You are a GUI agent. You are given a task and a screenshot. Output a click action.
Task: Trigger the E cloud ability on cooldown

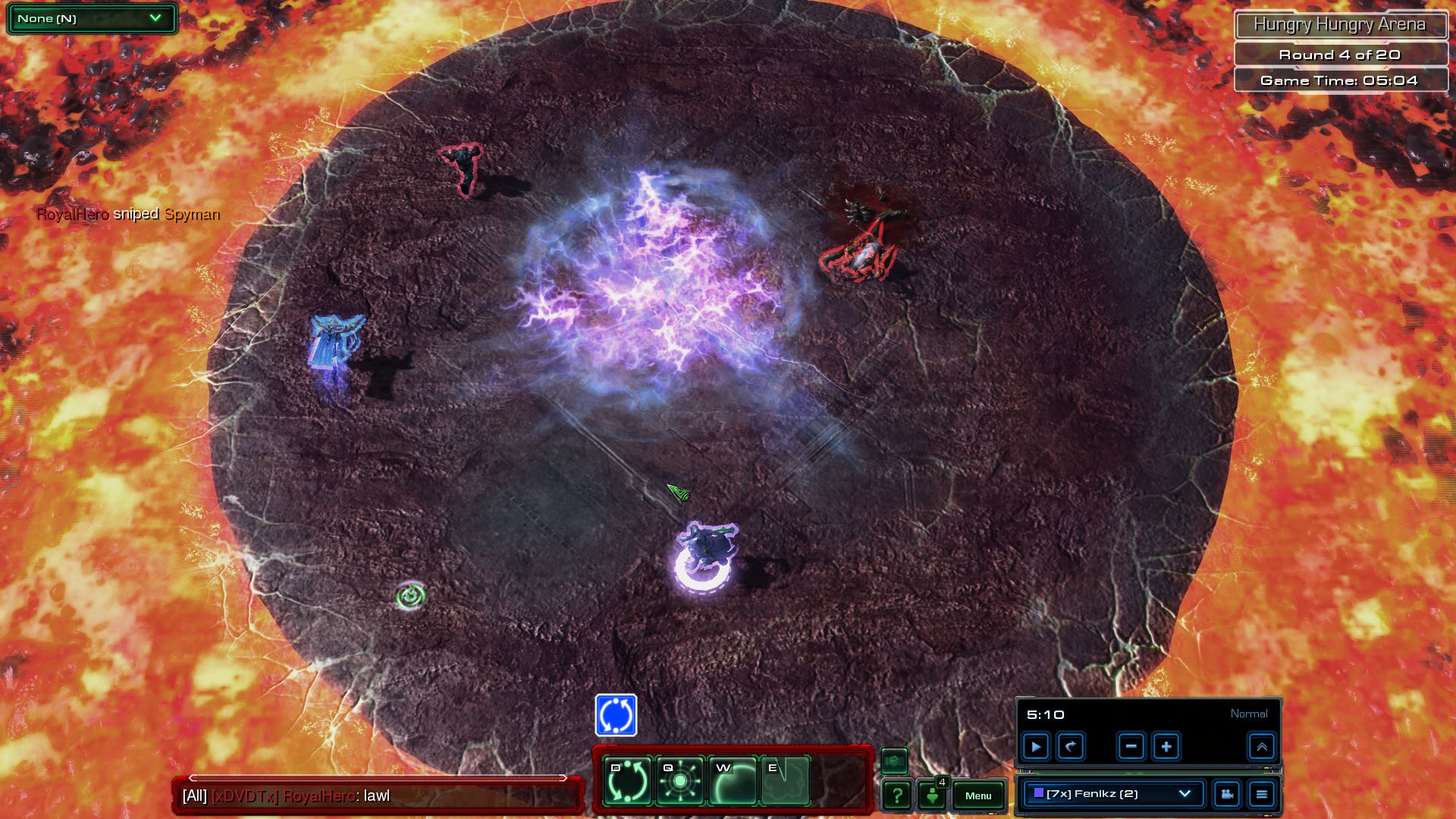784,780
